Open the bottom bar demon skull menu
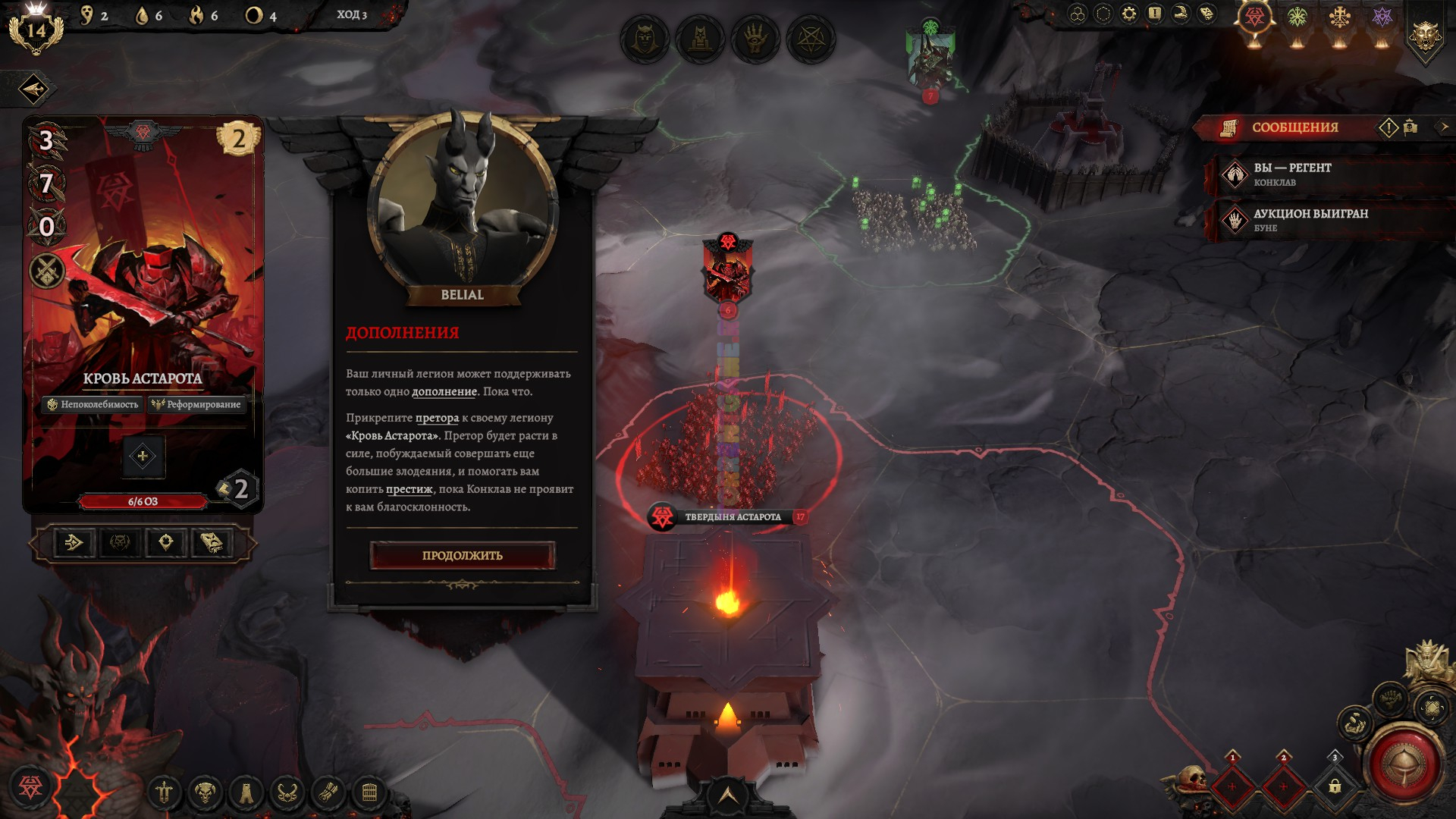 205,793
